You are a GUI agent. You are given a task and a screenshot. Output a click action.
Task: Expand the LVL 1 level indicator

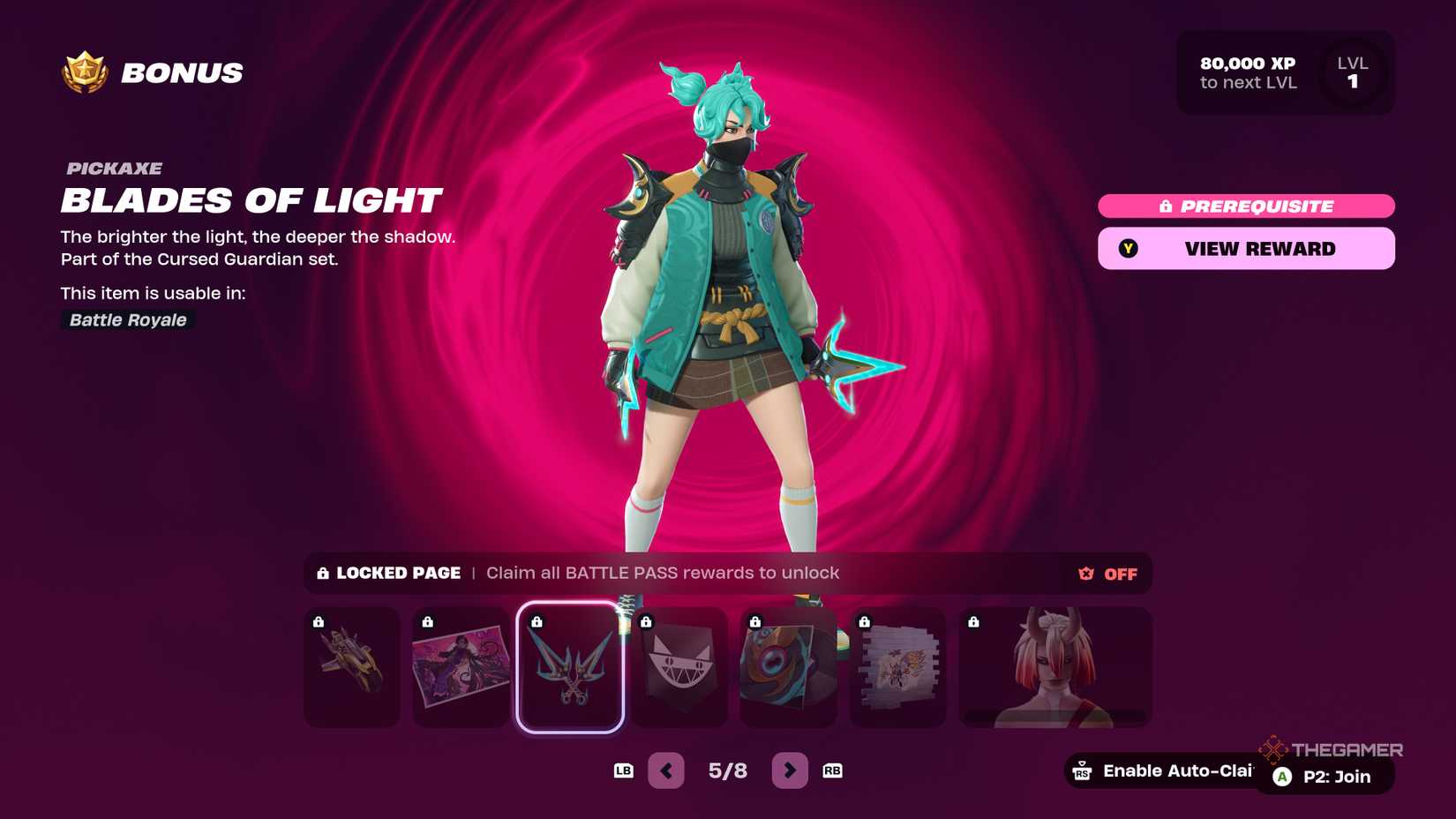point(1355,73)
